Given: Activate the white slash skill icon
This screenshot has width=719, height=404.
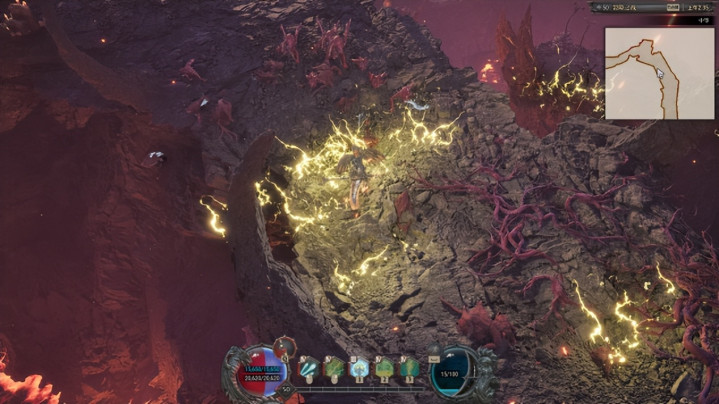Looking at the screenshot, I should click(310, 368).
